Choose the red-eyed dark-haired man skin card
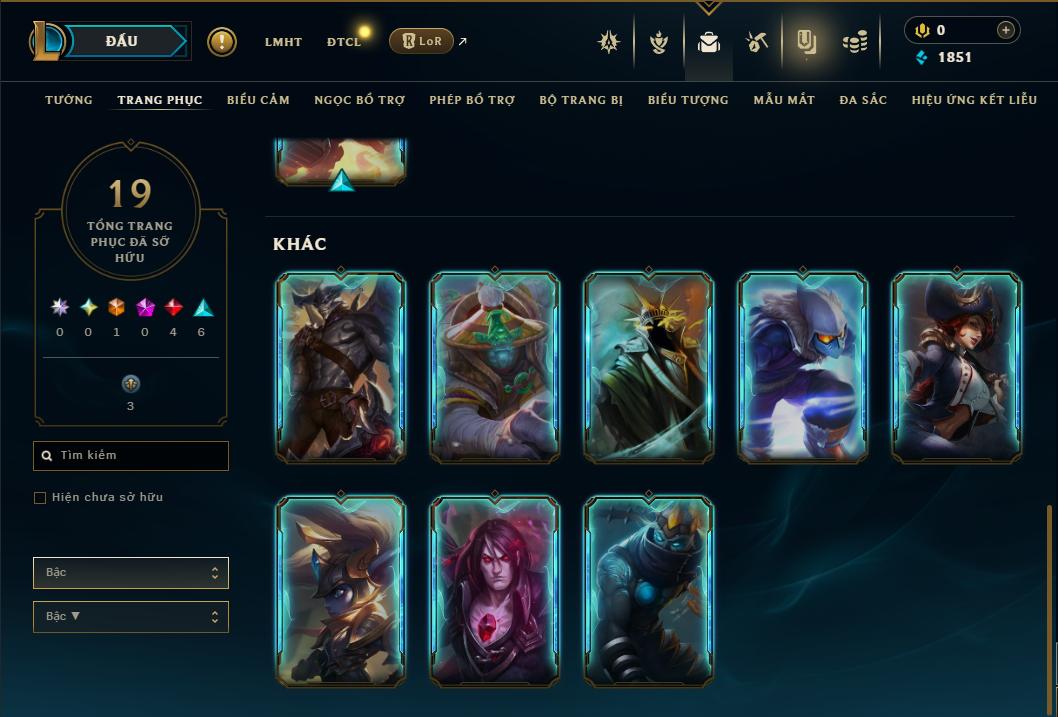Image resolution: width=1058 pixels, height=717 pixels. (495, 589)
